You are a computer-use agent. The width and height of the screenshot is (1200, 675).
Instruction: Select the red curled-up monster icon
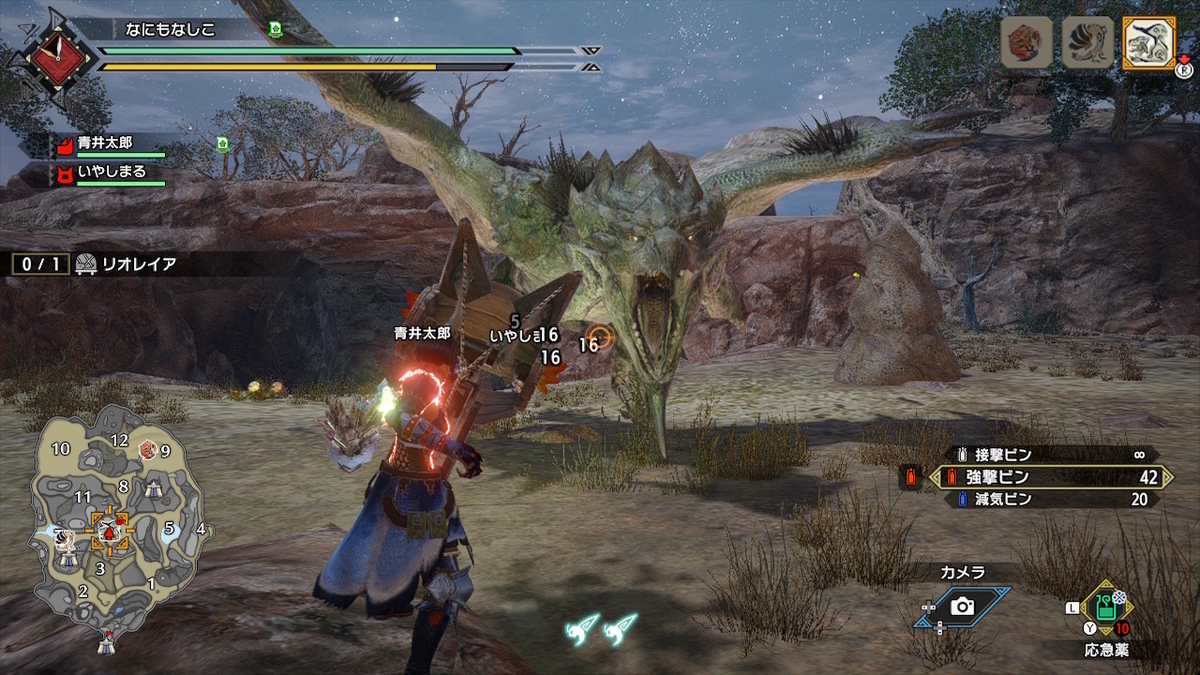1027,44
